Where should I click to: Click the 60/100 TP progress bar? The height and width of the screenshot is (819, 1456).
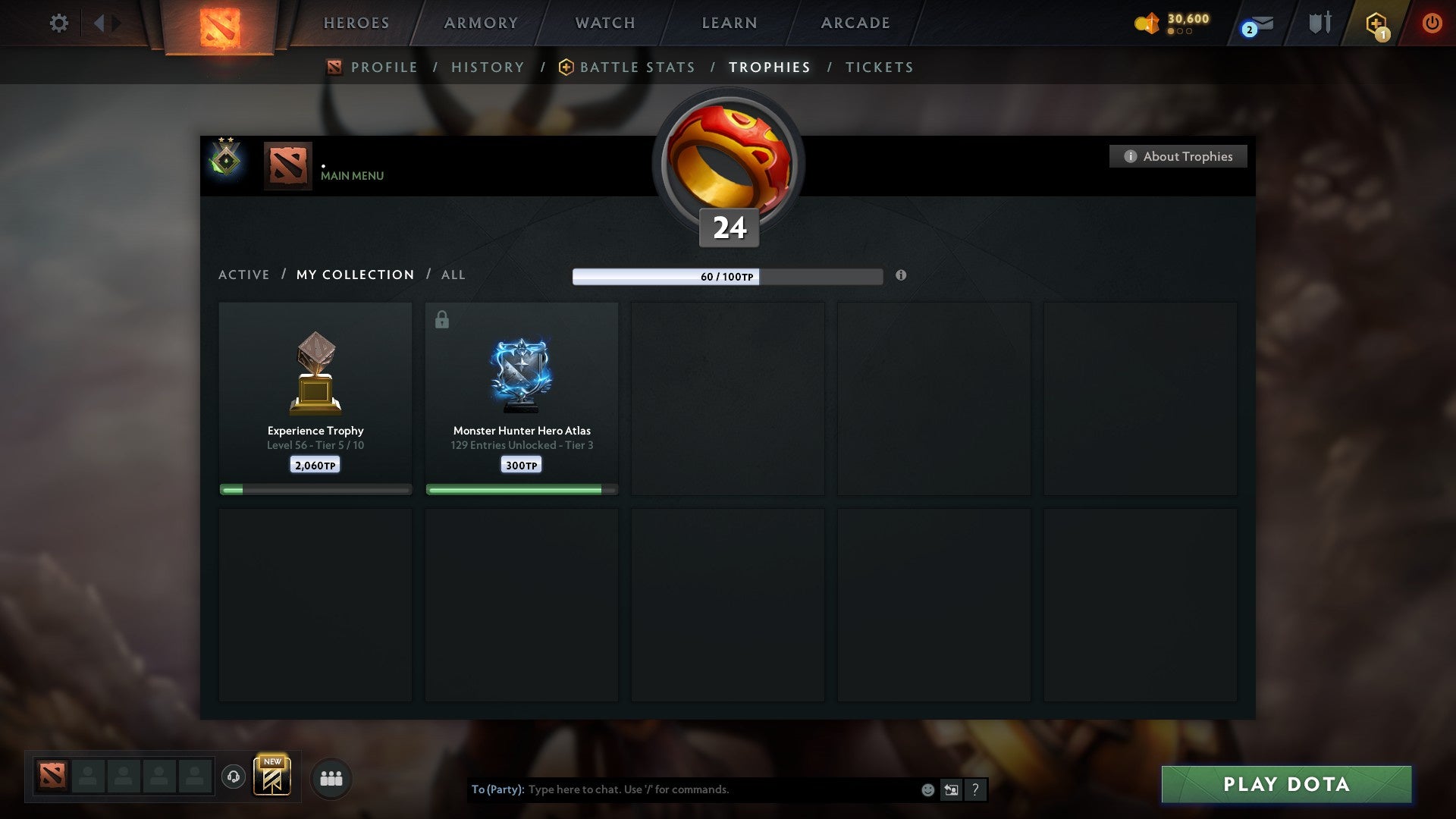(726, 277)
